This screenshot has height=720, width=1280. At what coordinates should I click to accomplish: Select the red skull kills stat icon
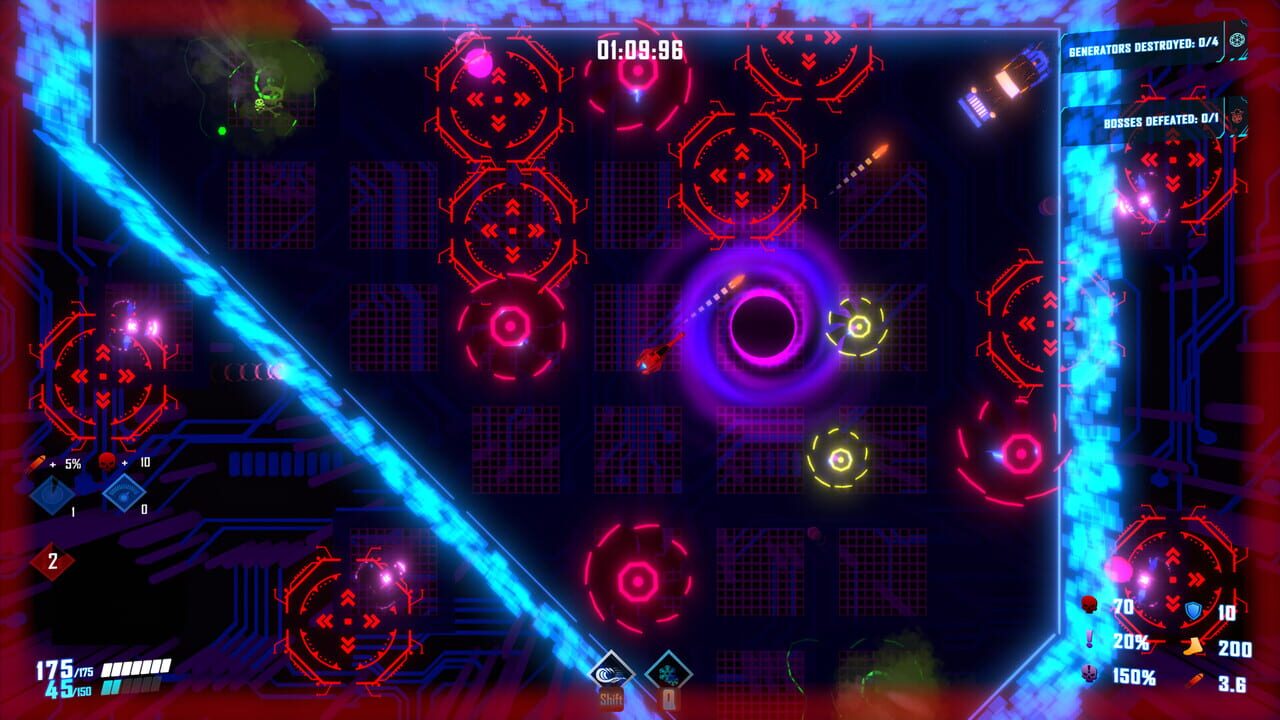[1088, 604]
